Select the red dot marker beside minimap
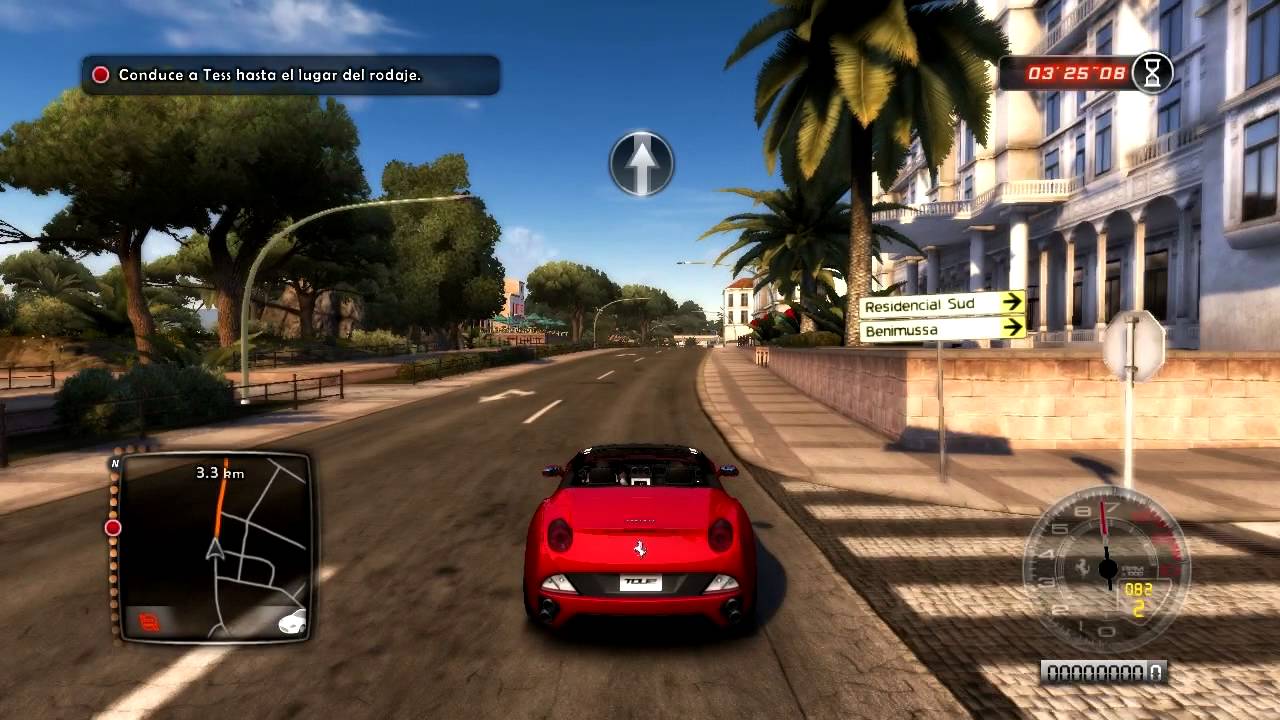 click(113, 527)
